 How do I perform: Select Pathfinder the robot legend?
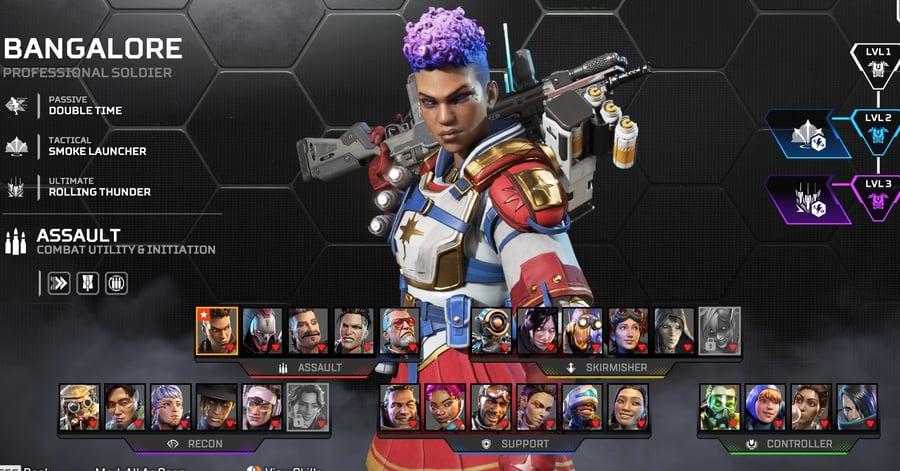[x=491, y=331]
